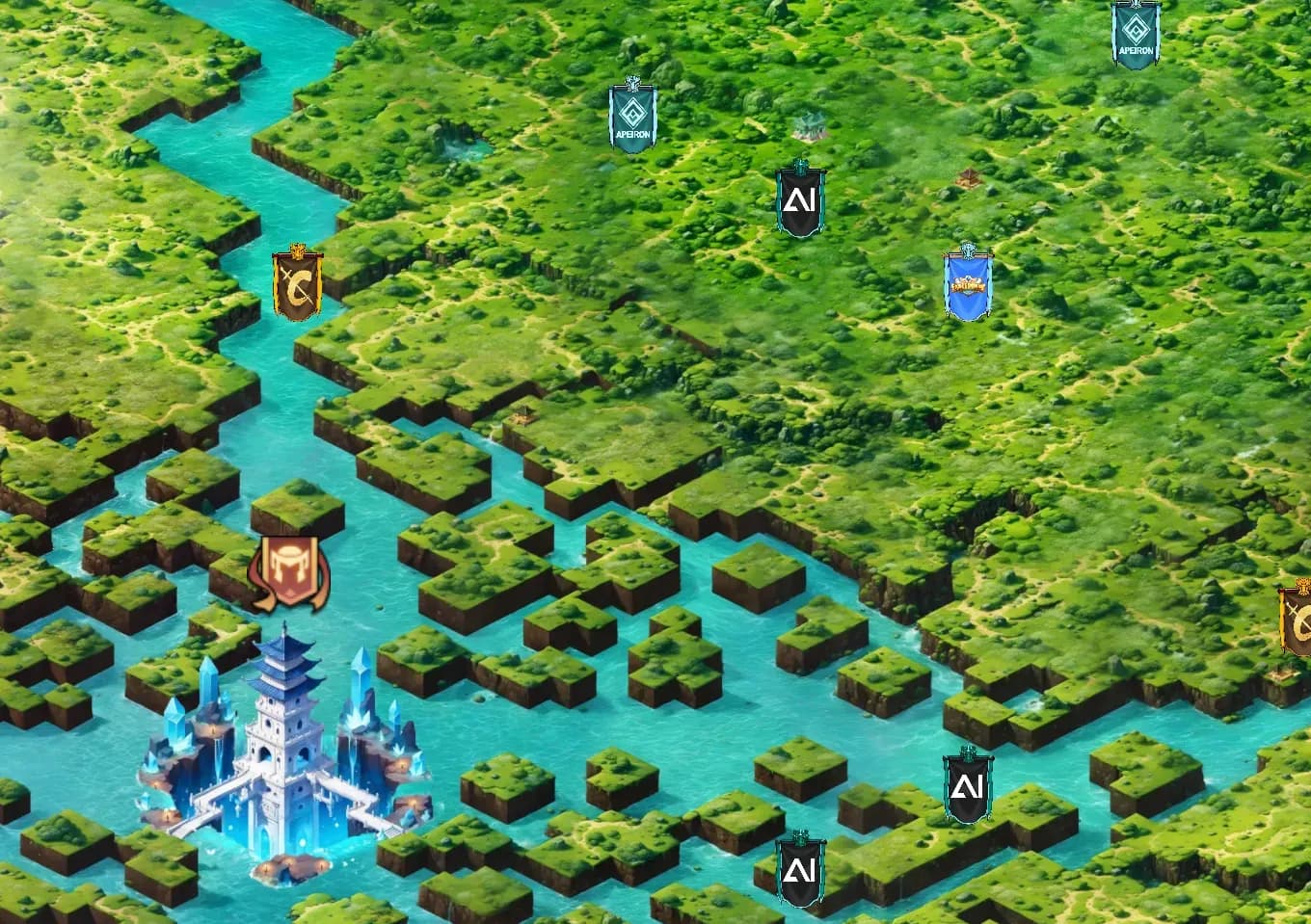Click the orange crossed-weapons banner beside the river
The height and width of the screenshot is (924, 1311).
295,282
